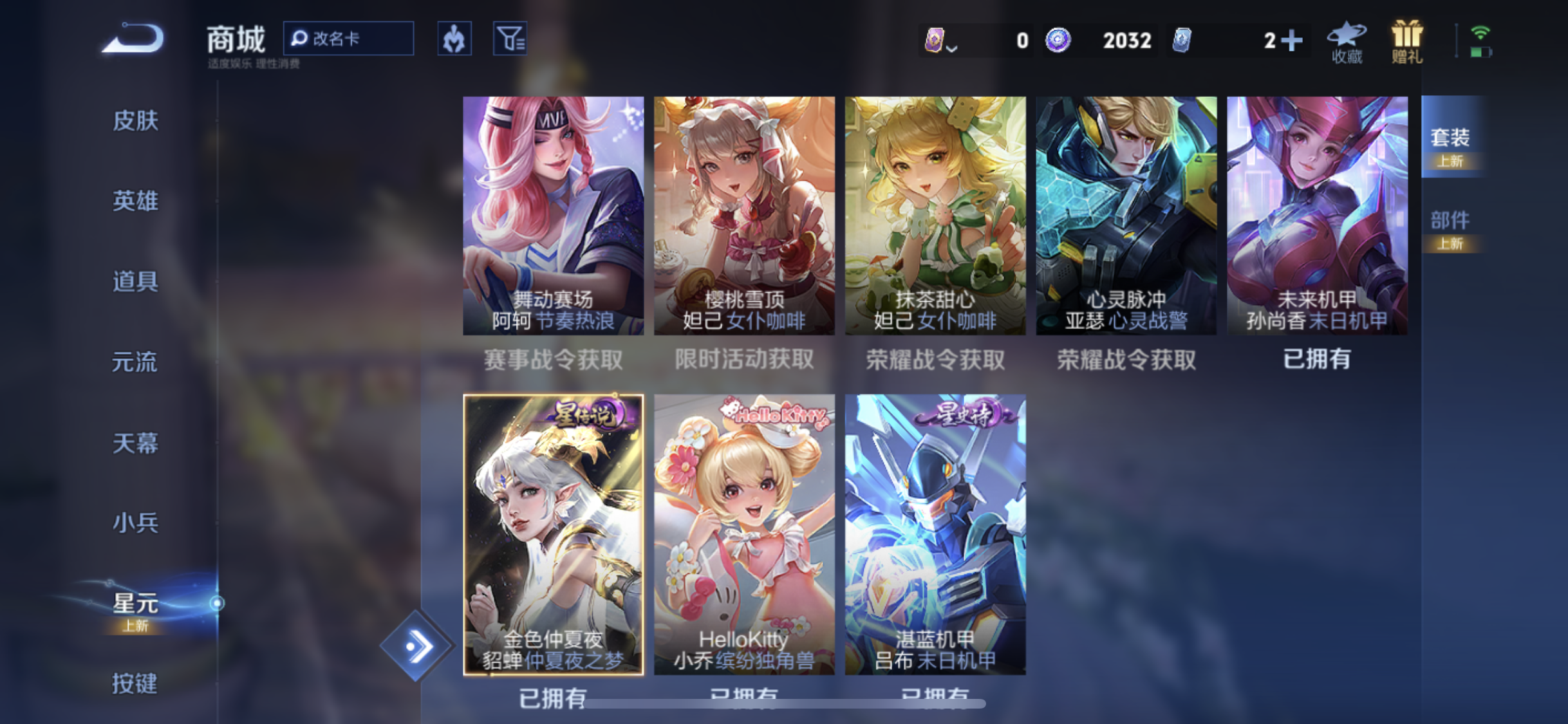Image resolution: width=1568 pixels, height=724 pixels.
Task: Select 皮肤 in the left sidebar
Action: point(135,121)
